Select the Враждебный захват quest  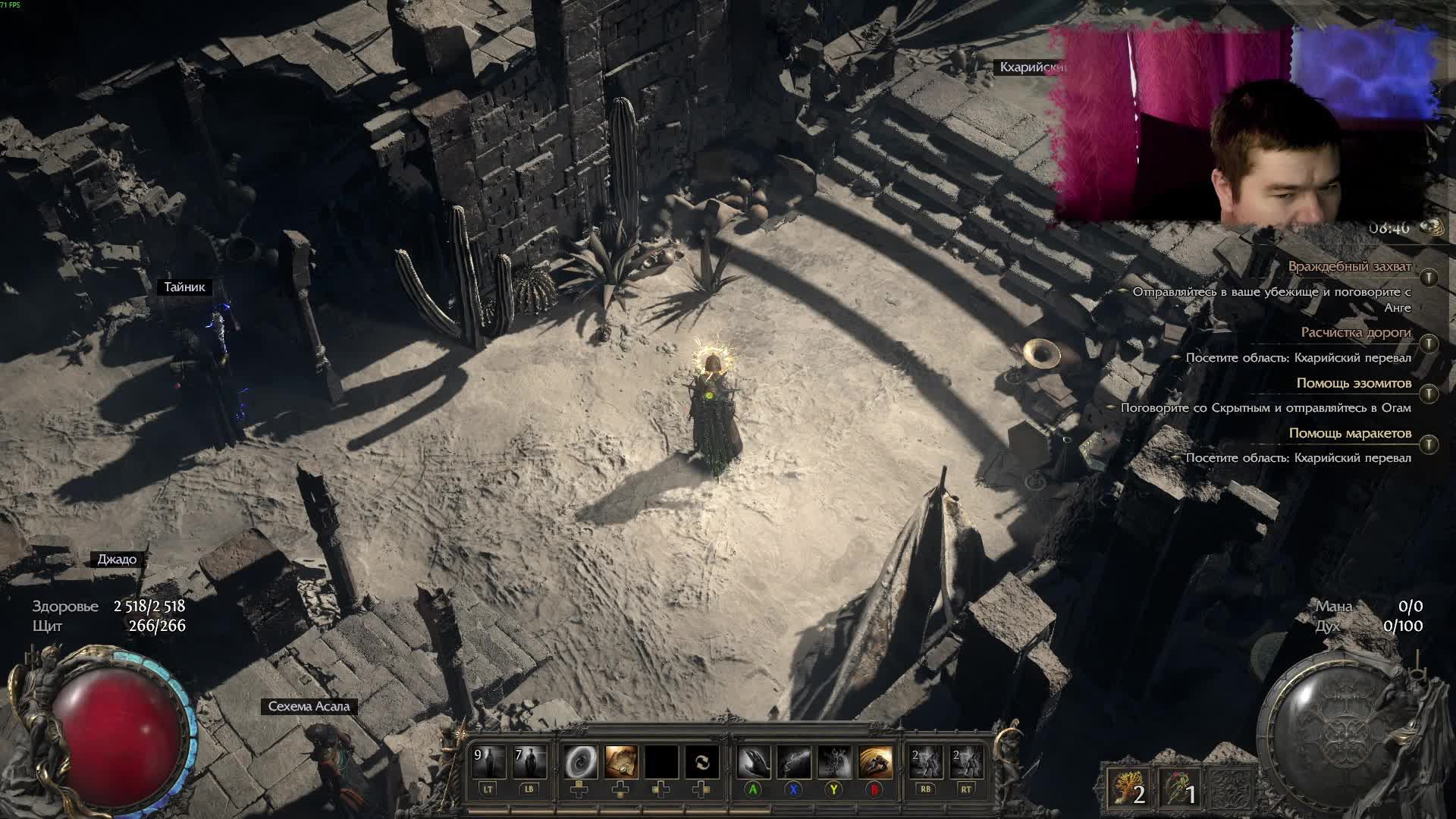pos(1349,267)
